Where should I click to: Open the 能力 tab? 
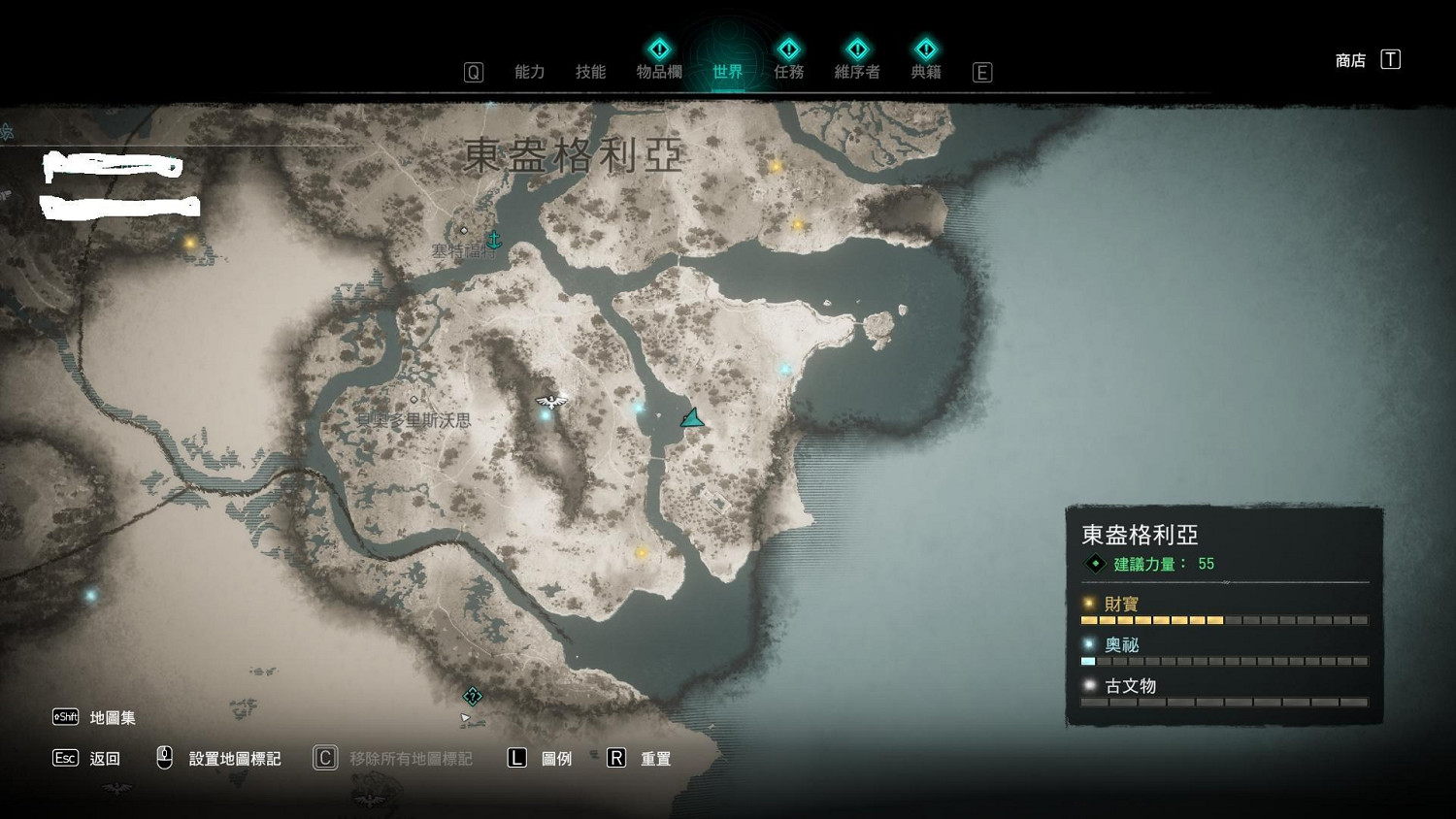[530, 71]
